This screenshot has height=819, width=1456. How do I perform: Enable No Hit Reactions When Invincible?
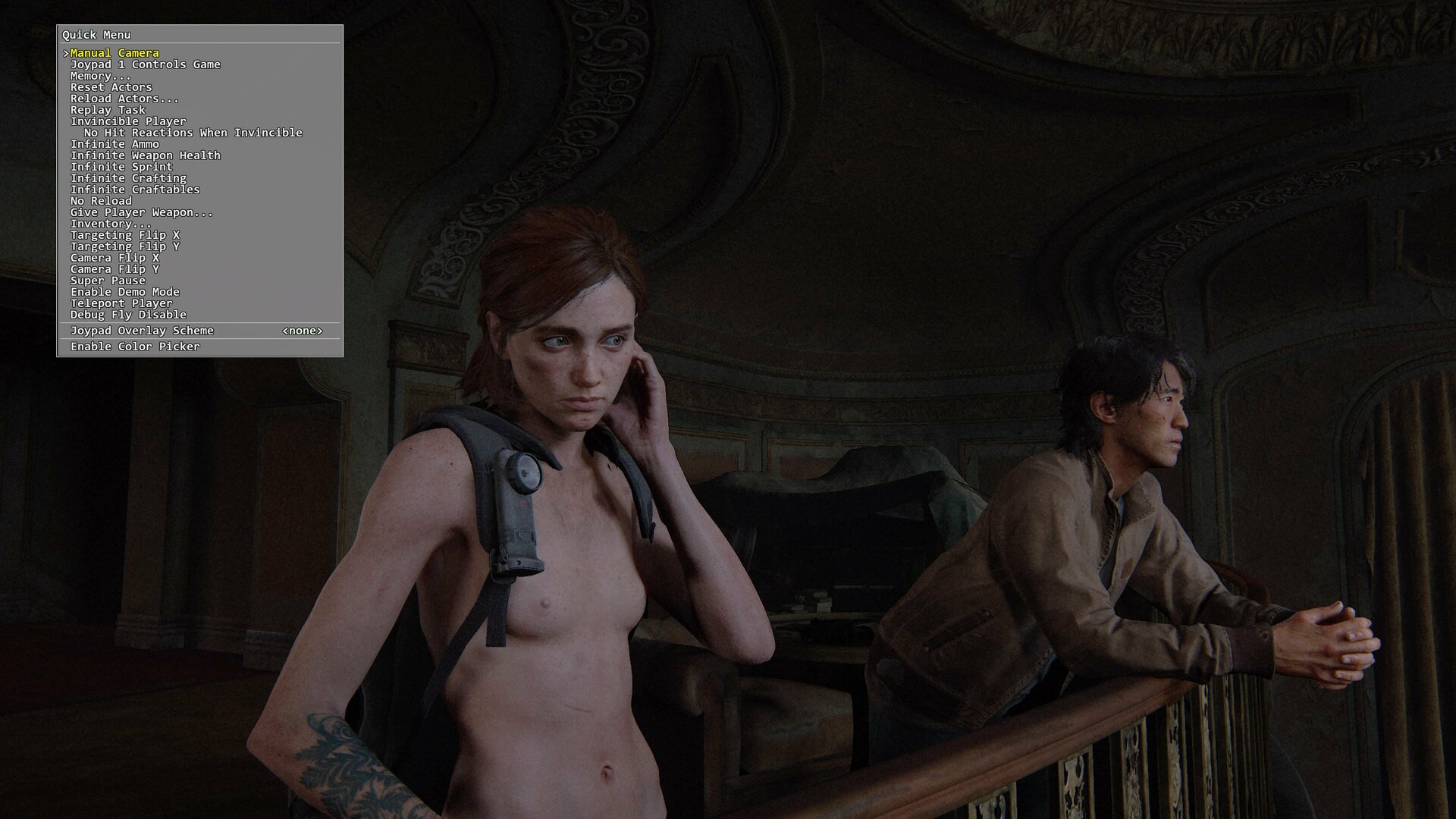tap(193, 133)
